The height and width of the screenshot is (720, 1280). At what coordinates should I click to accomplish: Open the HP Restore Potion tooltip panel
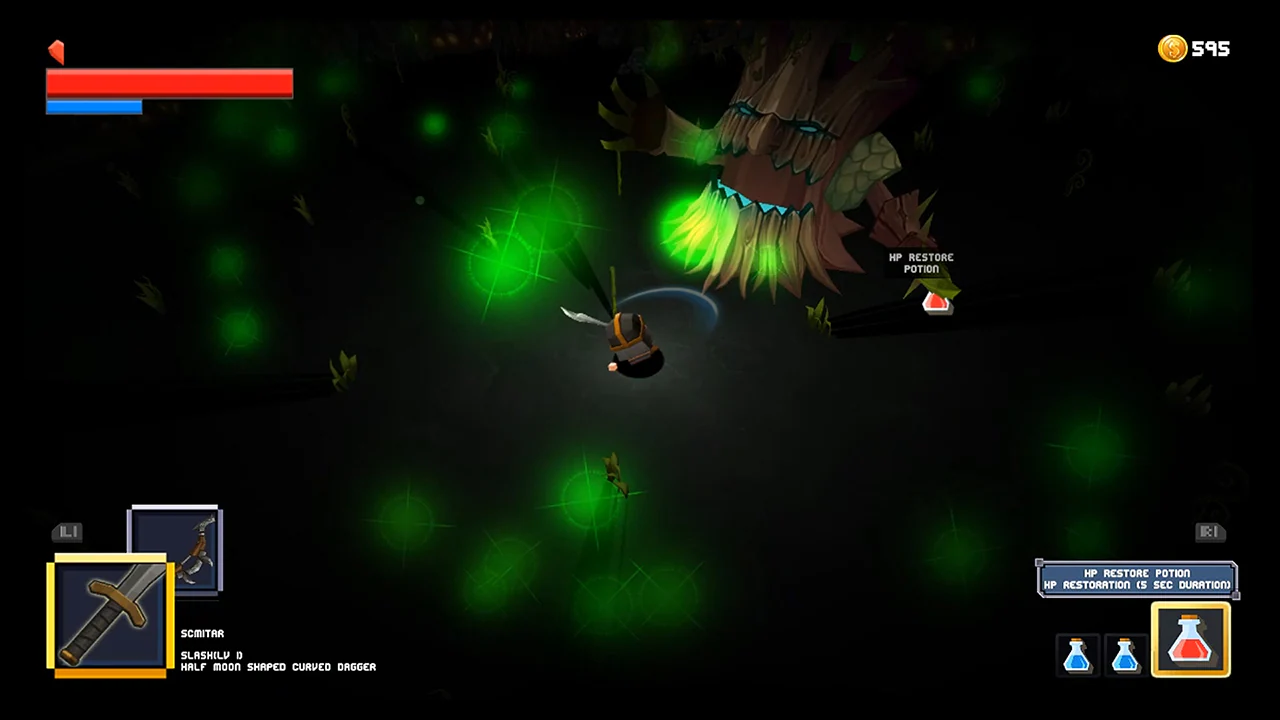point(1137,579)
